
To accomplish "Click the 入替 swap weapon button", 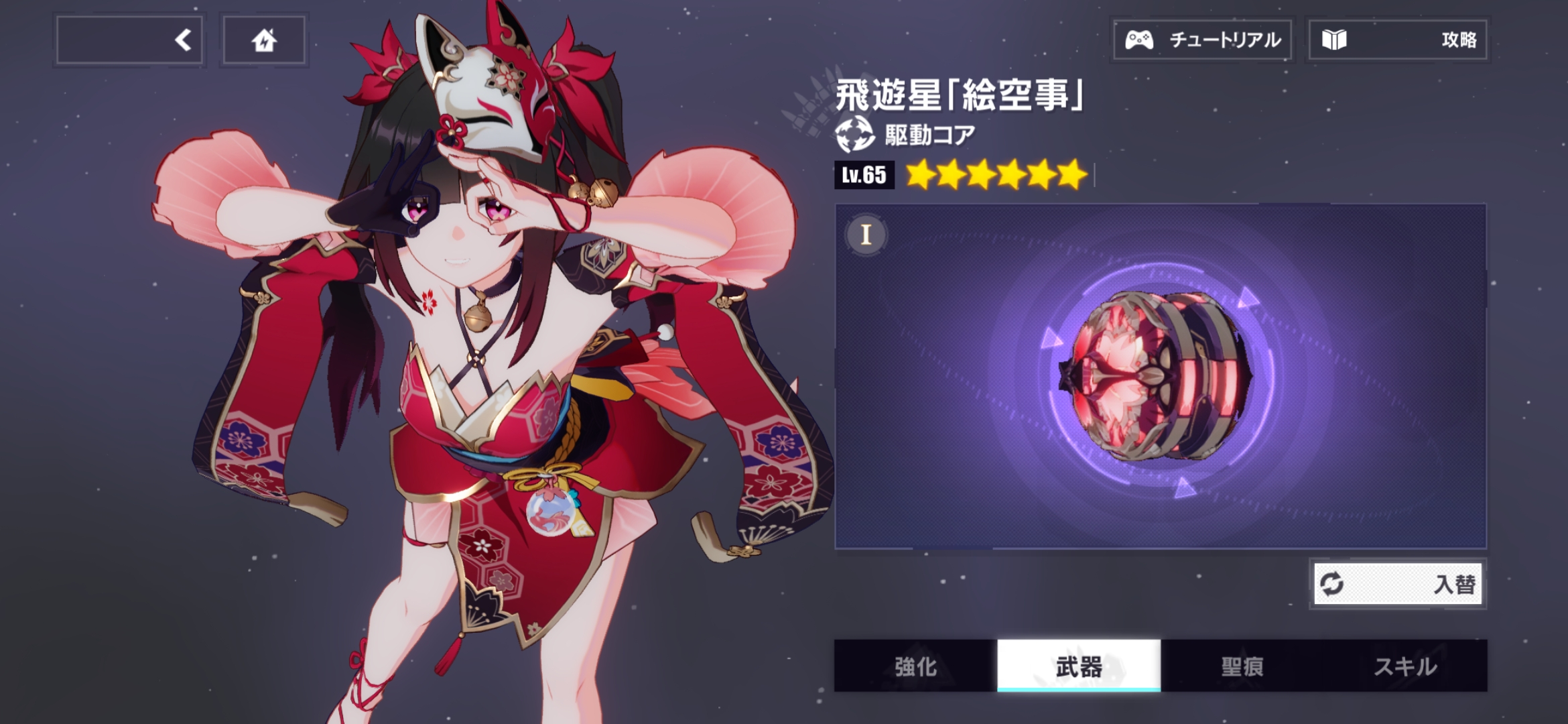I will 1398,584.
